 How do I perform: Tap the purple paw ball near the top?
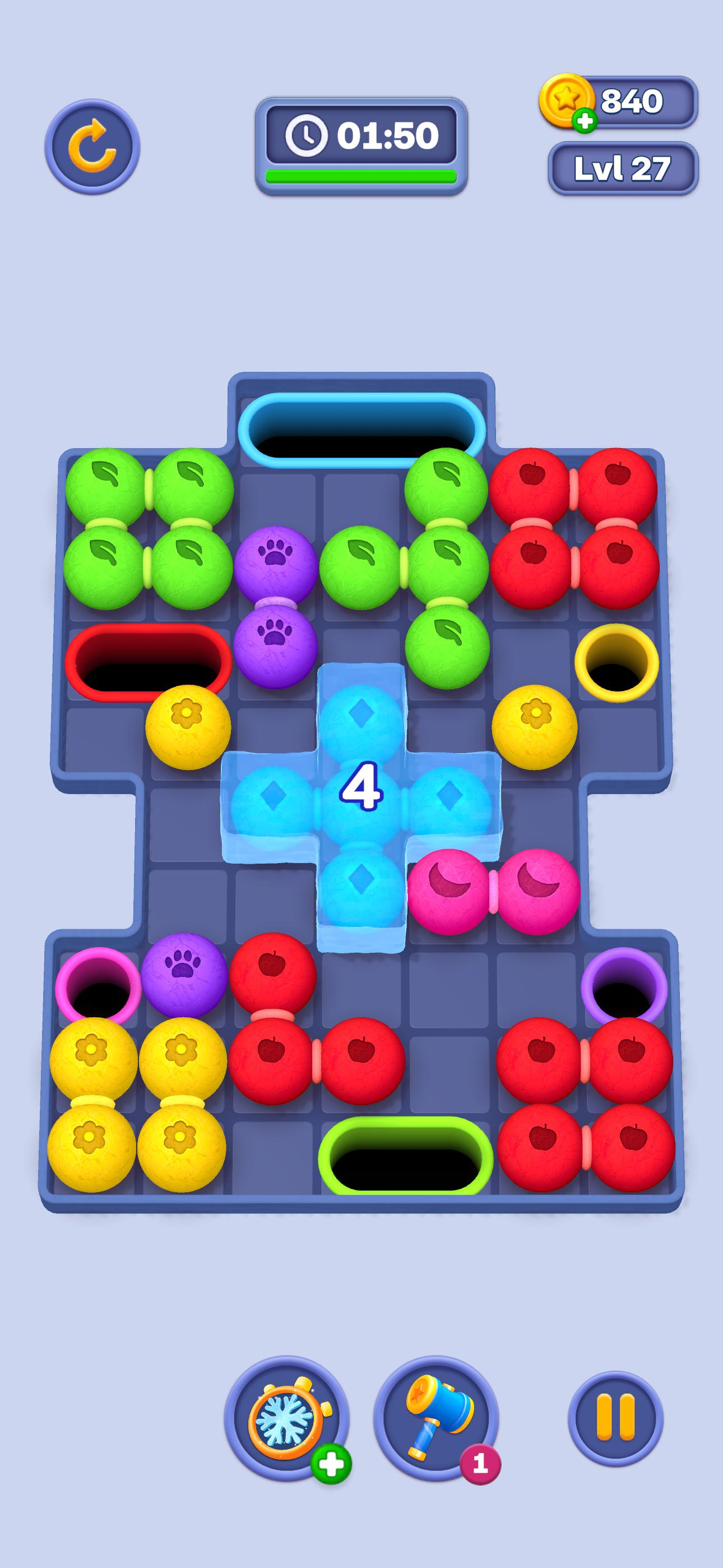[277, 566]
